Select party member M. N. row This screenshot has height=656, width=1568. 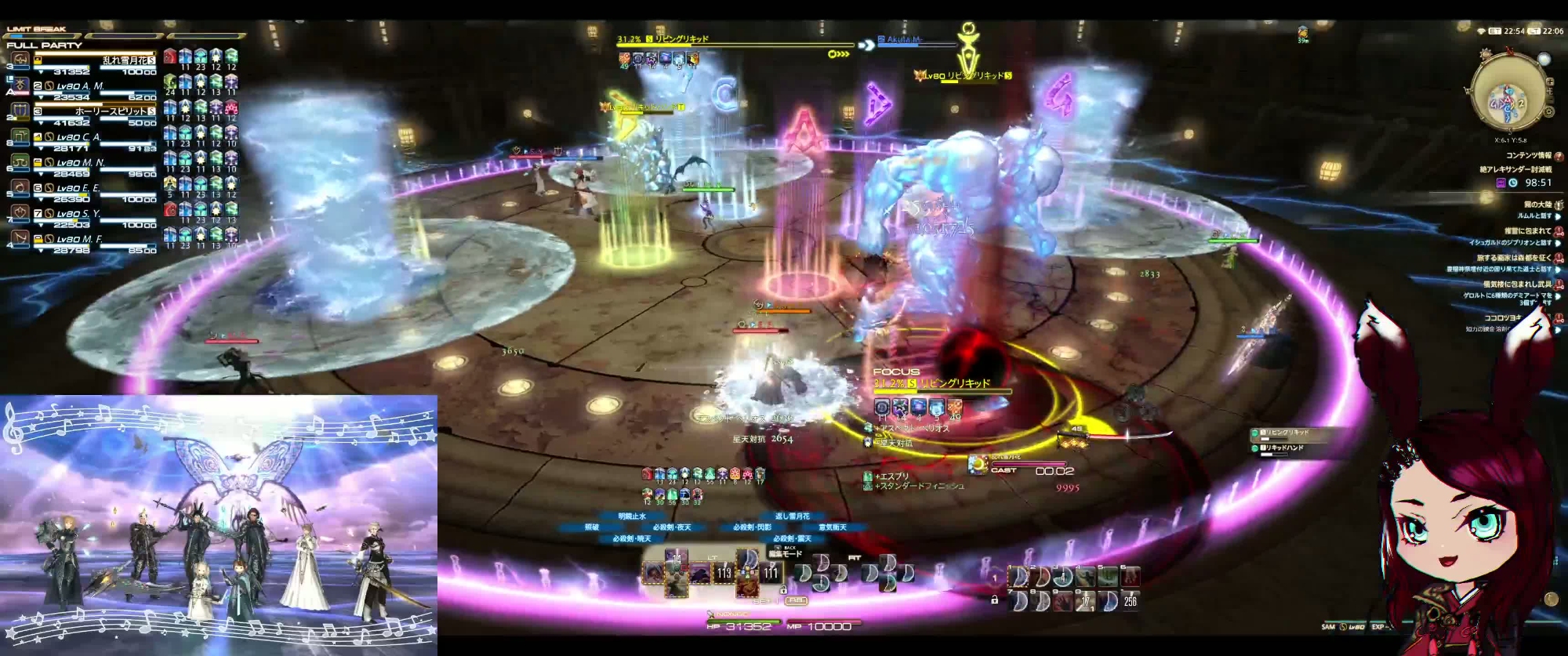pos(82,163)
